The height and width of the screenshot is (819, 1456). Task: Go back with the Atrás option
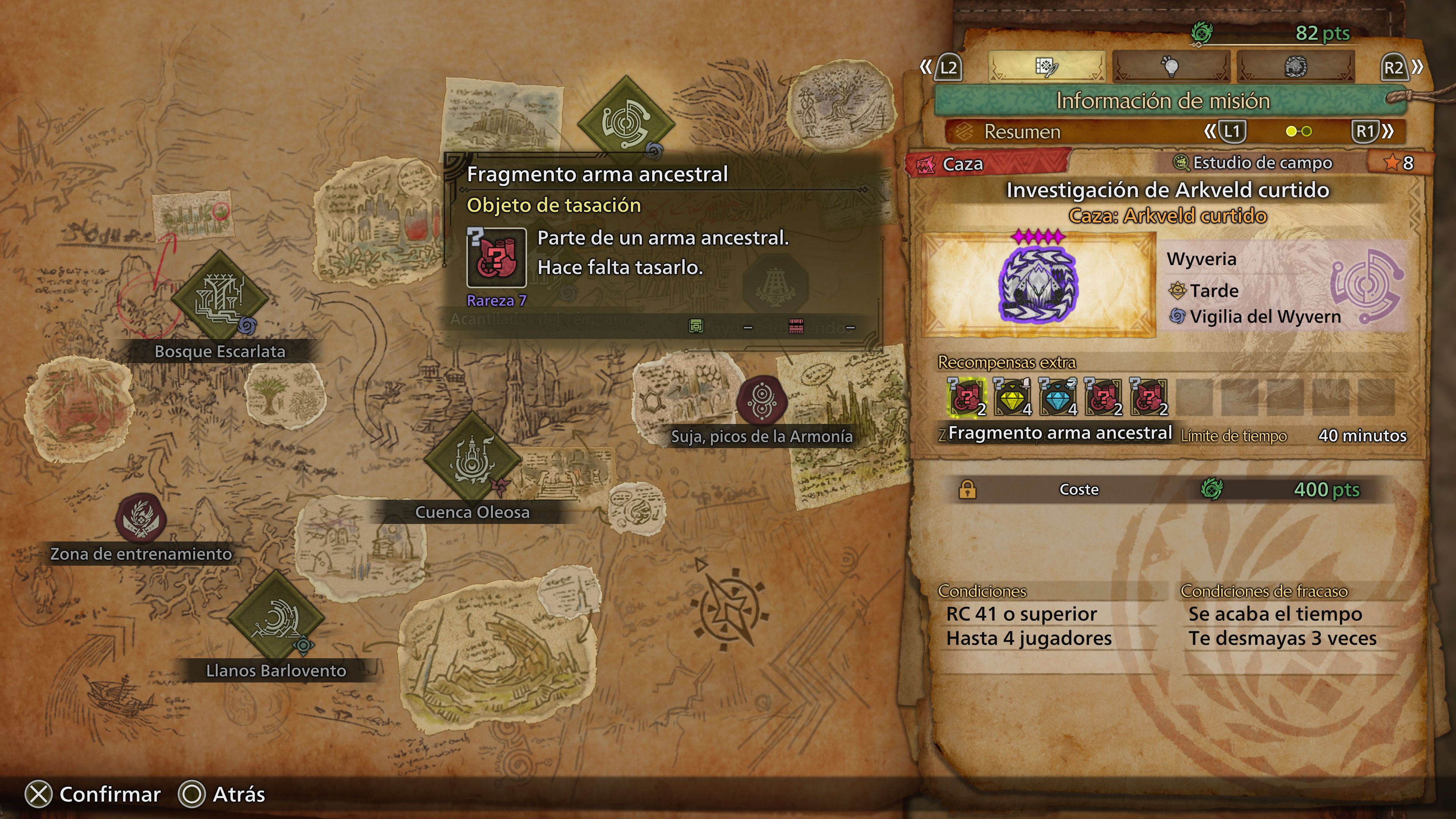[x=221, y=794]
